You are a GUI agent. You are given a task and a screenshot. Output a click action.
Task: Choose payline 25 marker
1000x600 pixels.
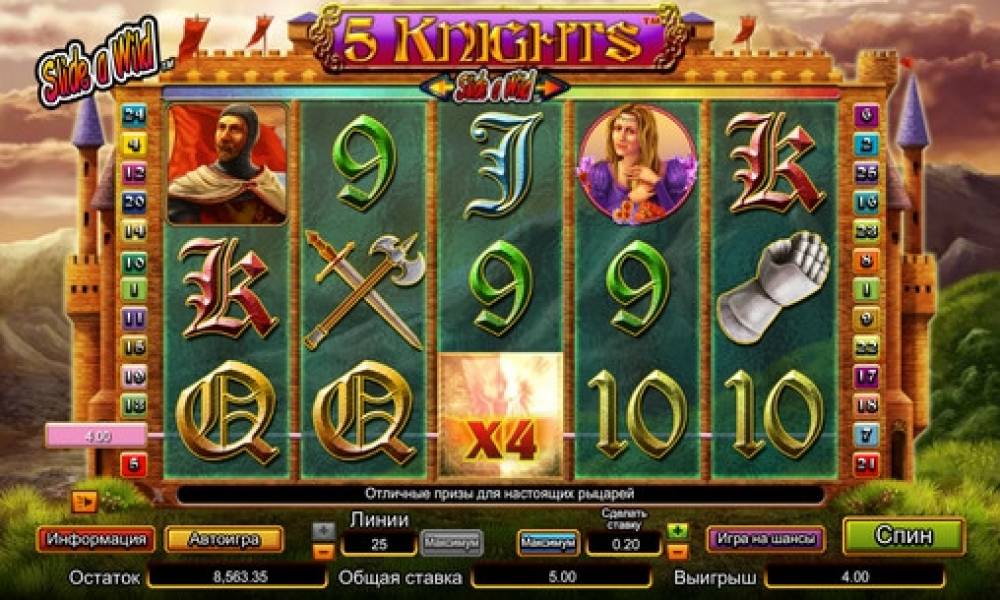(866, 172)
